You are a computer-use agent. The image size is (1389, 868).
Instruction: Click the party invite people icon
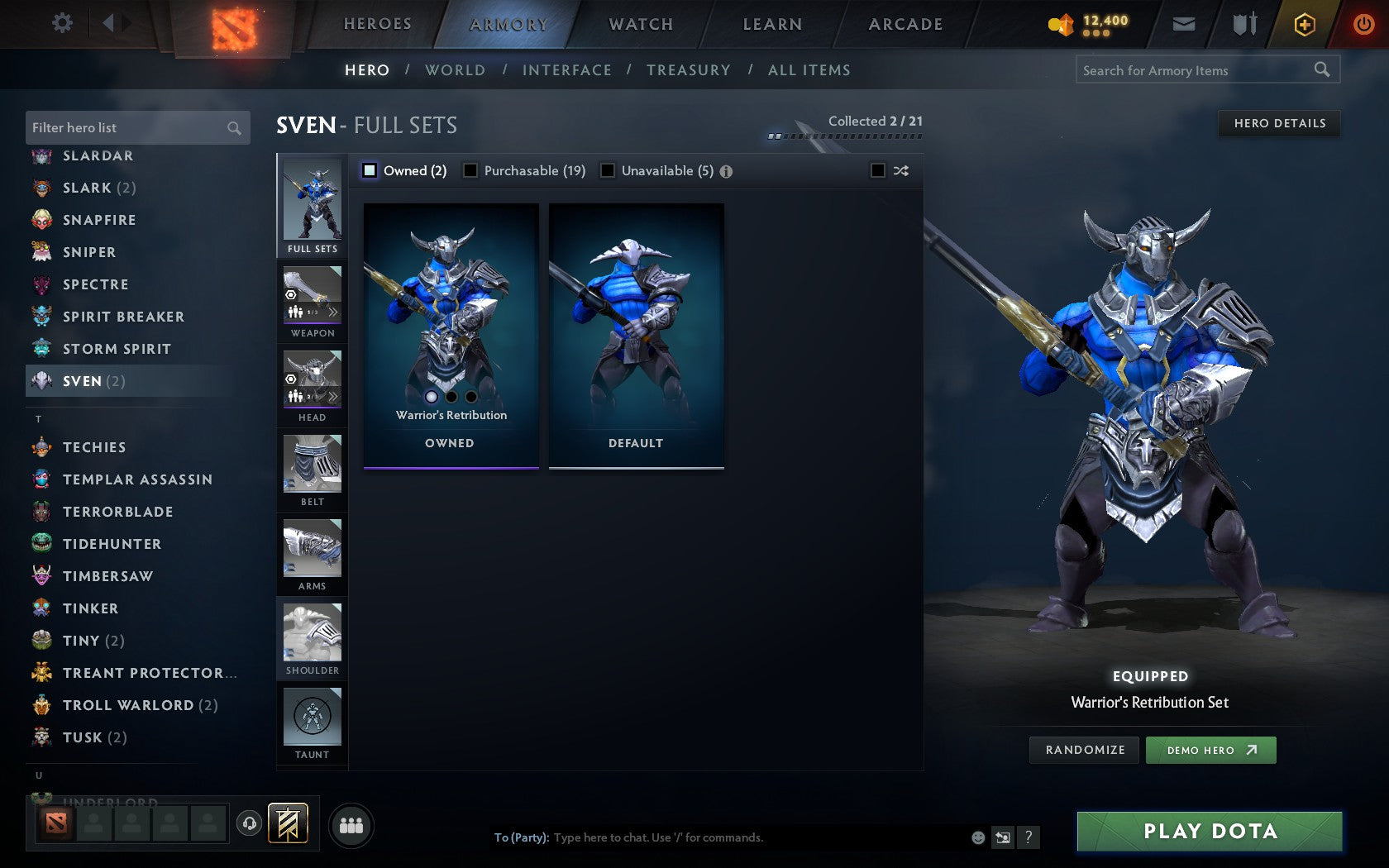pyautogui.click(x=351, y=823)
